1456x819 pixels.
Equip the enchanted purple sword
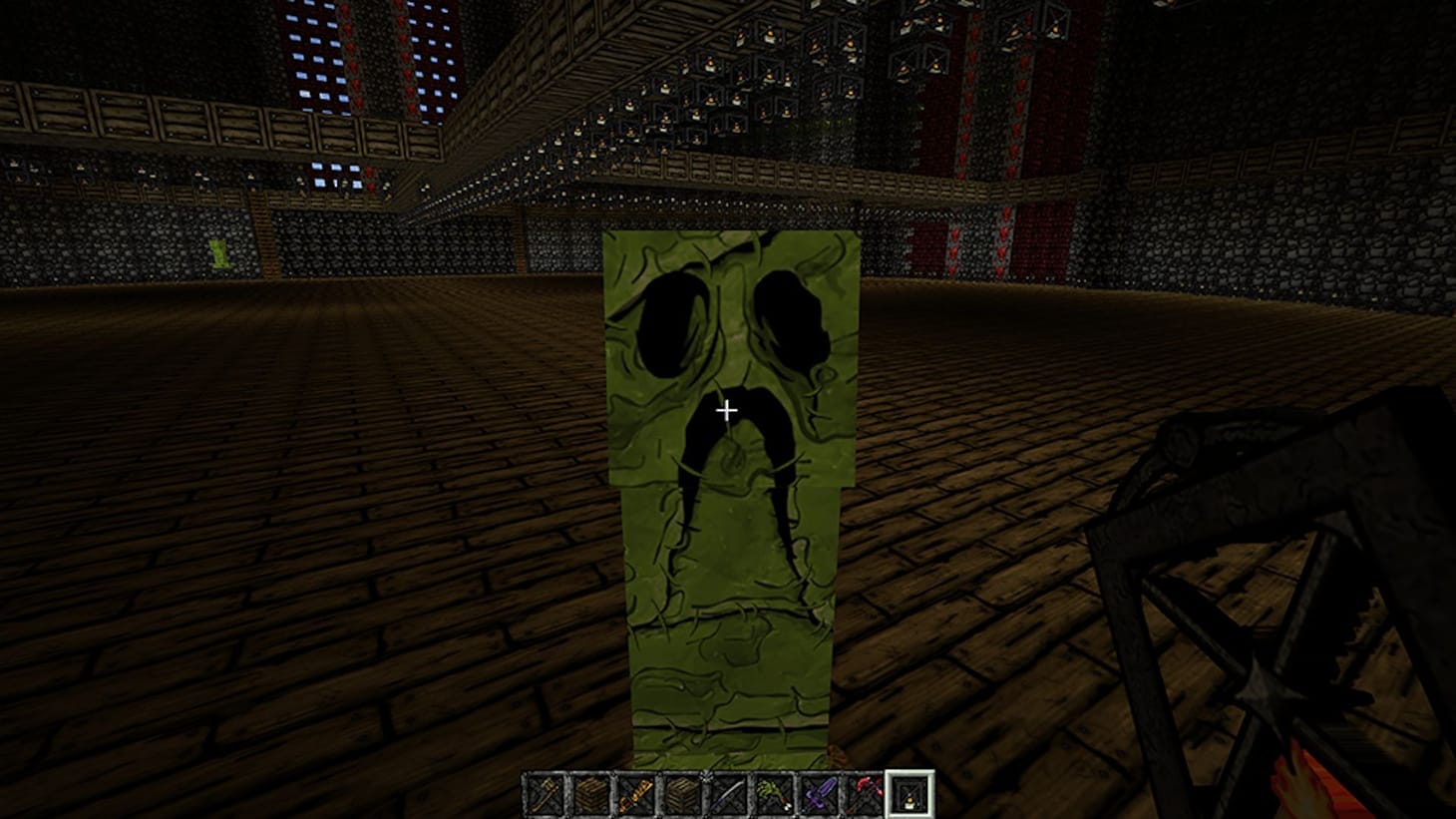click(821, 791)
